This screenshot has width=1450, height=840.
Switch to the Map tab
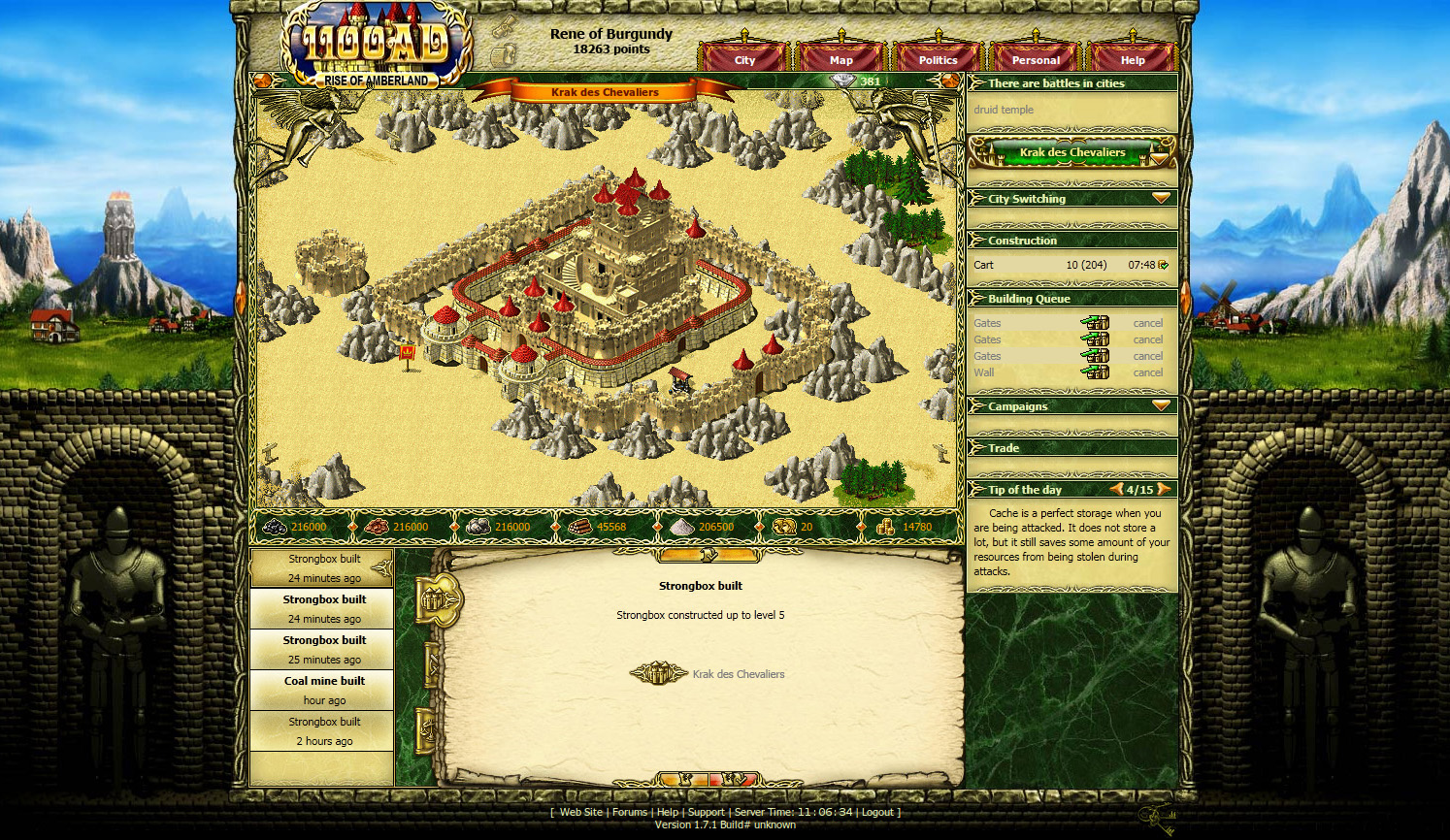(841, 60)
